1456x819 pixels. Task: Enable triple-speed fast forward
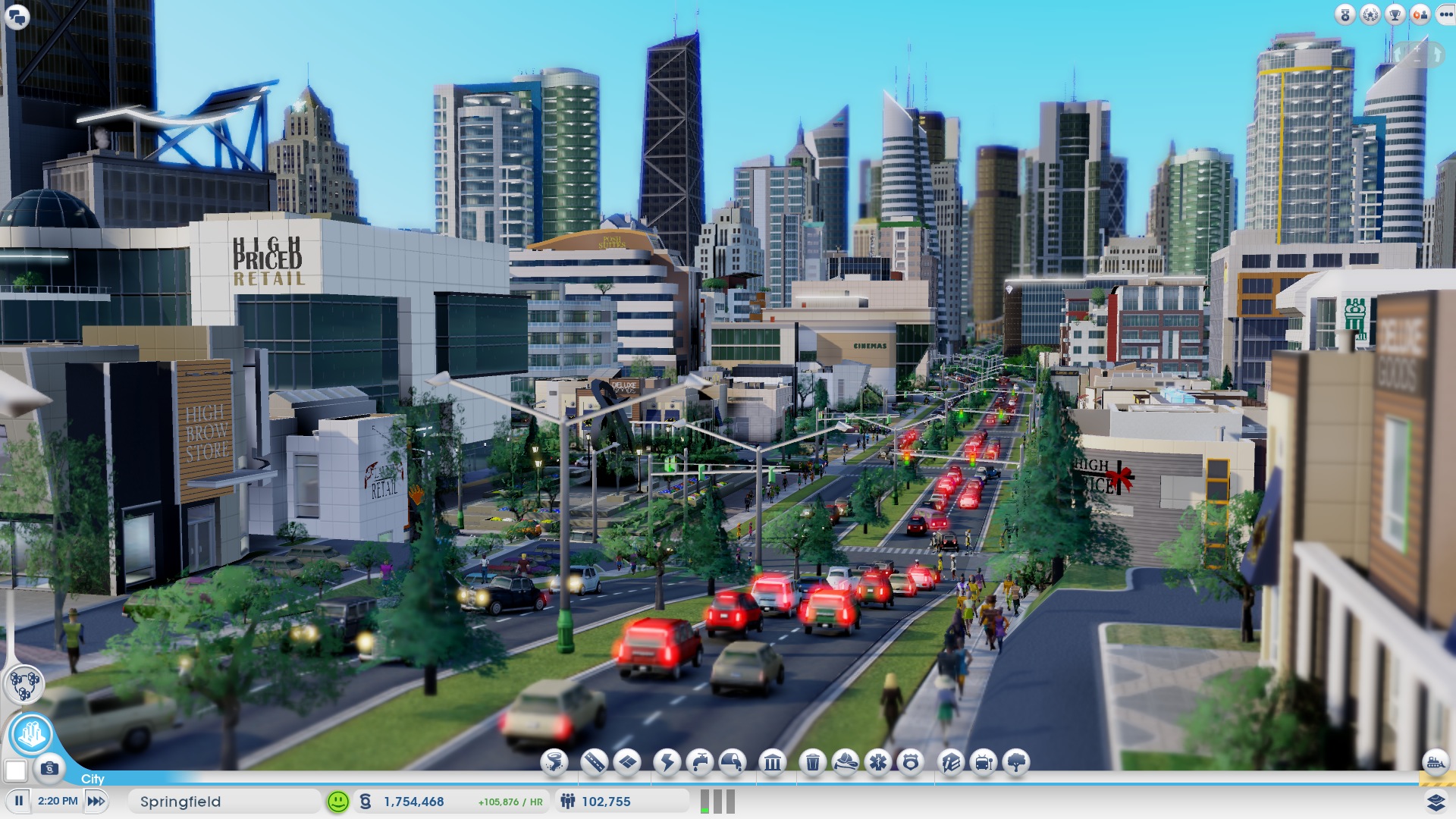coord(96,800)
